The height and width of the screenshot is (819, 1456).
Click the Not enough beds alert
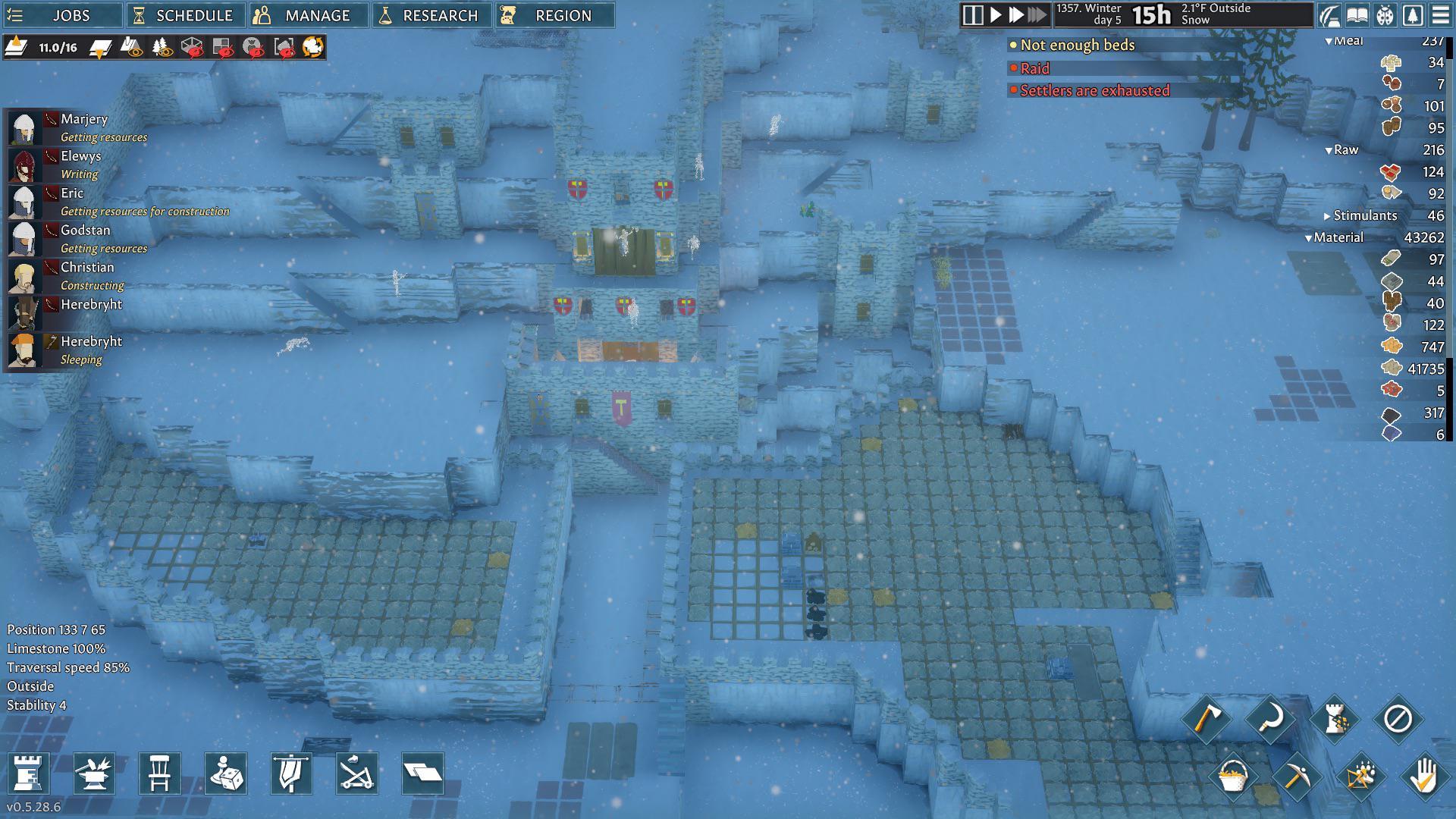[1077, 45]
